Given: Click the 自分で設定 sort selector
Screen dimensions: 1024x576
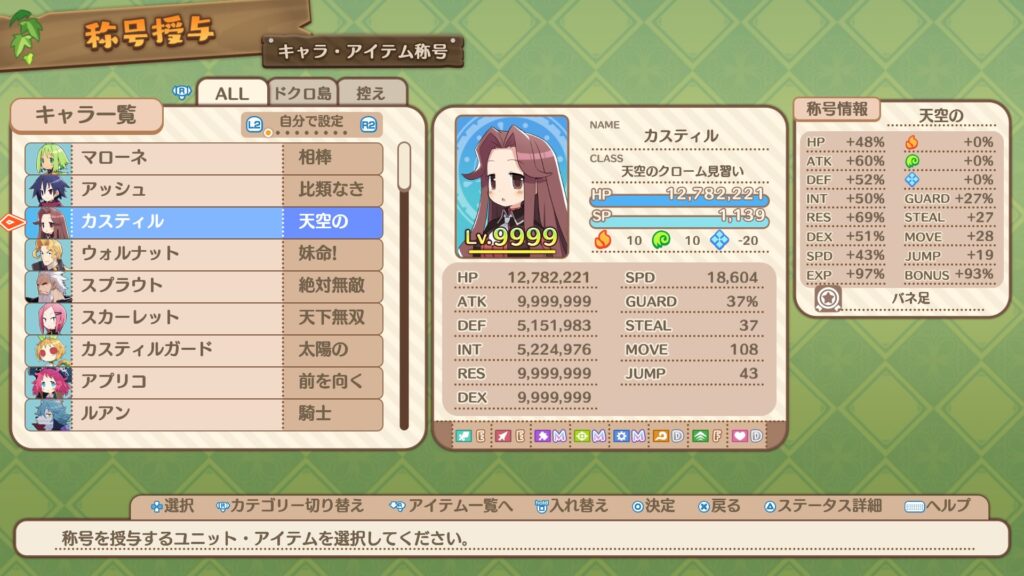Looking at the screenshot, I should point(311,124).
